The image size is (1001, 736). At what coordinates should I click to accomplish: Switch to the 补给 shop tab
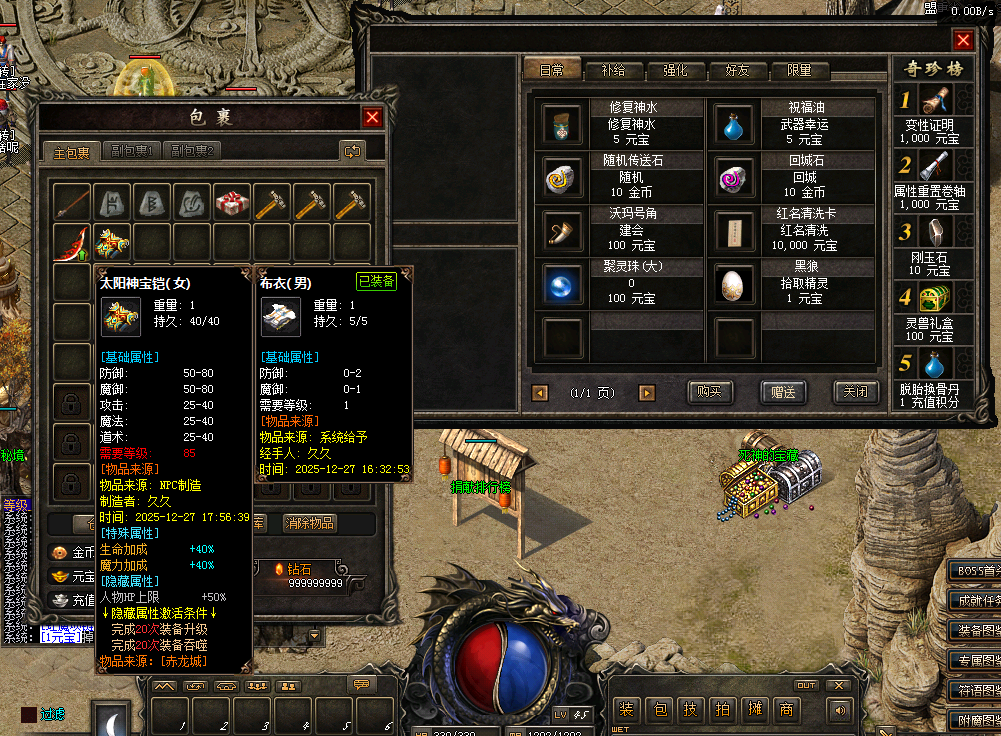coord(613,71)
